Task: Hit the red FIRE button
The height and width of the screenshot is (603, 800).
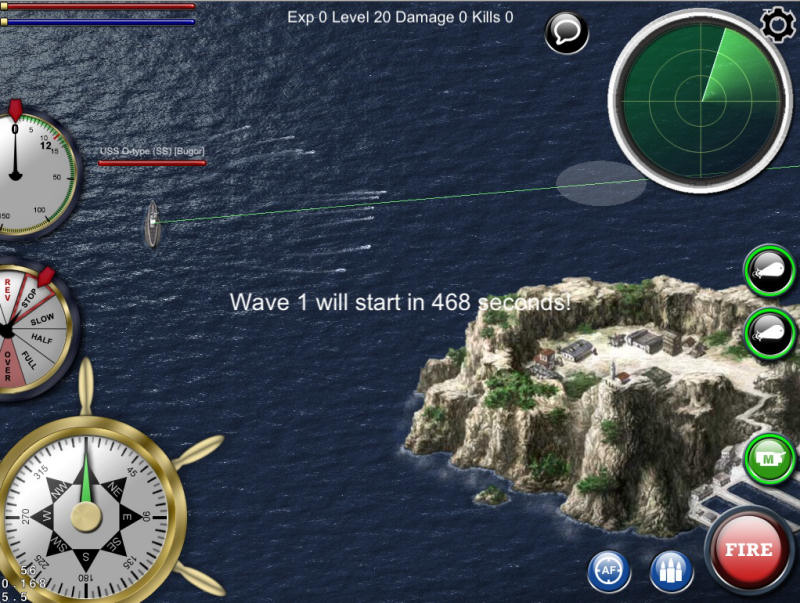Action: [x=750, y=551]
